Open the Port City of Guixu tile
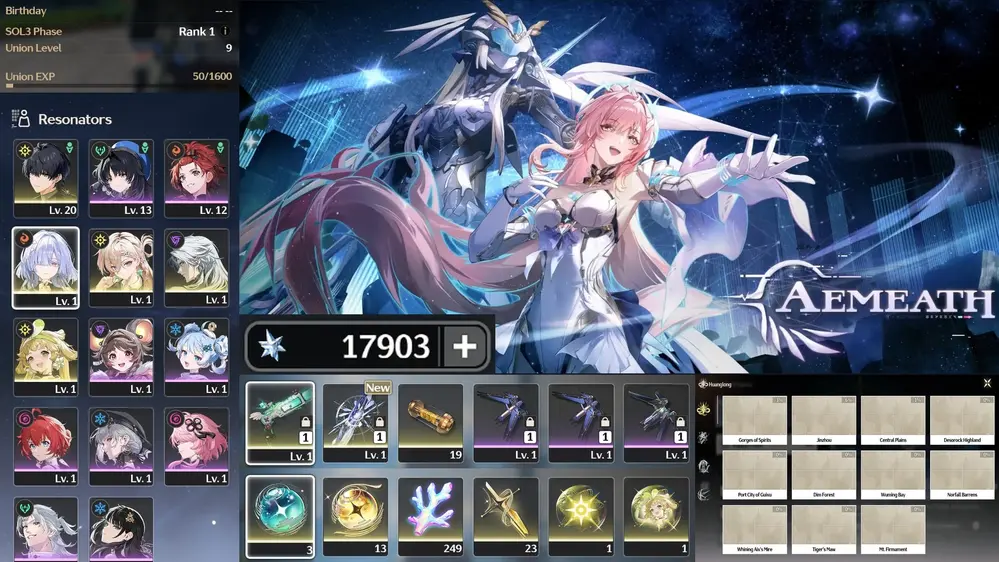 point(755,474)
